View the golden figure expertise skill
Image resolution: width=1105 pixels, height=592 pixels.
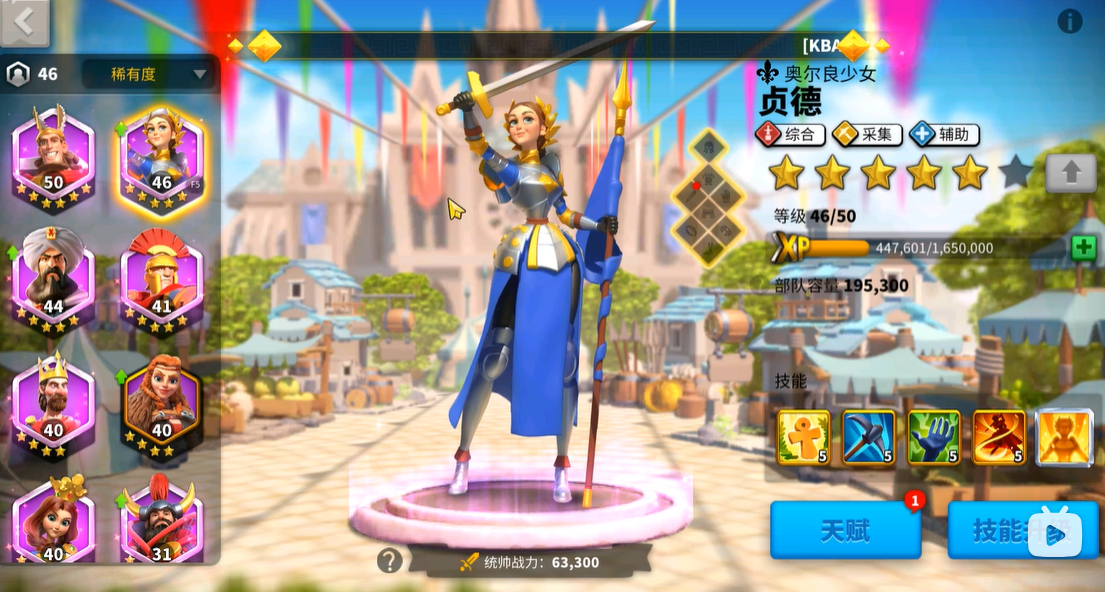click(1064, 437)
